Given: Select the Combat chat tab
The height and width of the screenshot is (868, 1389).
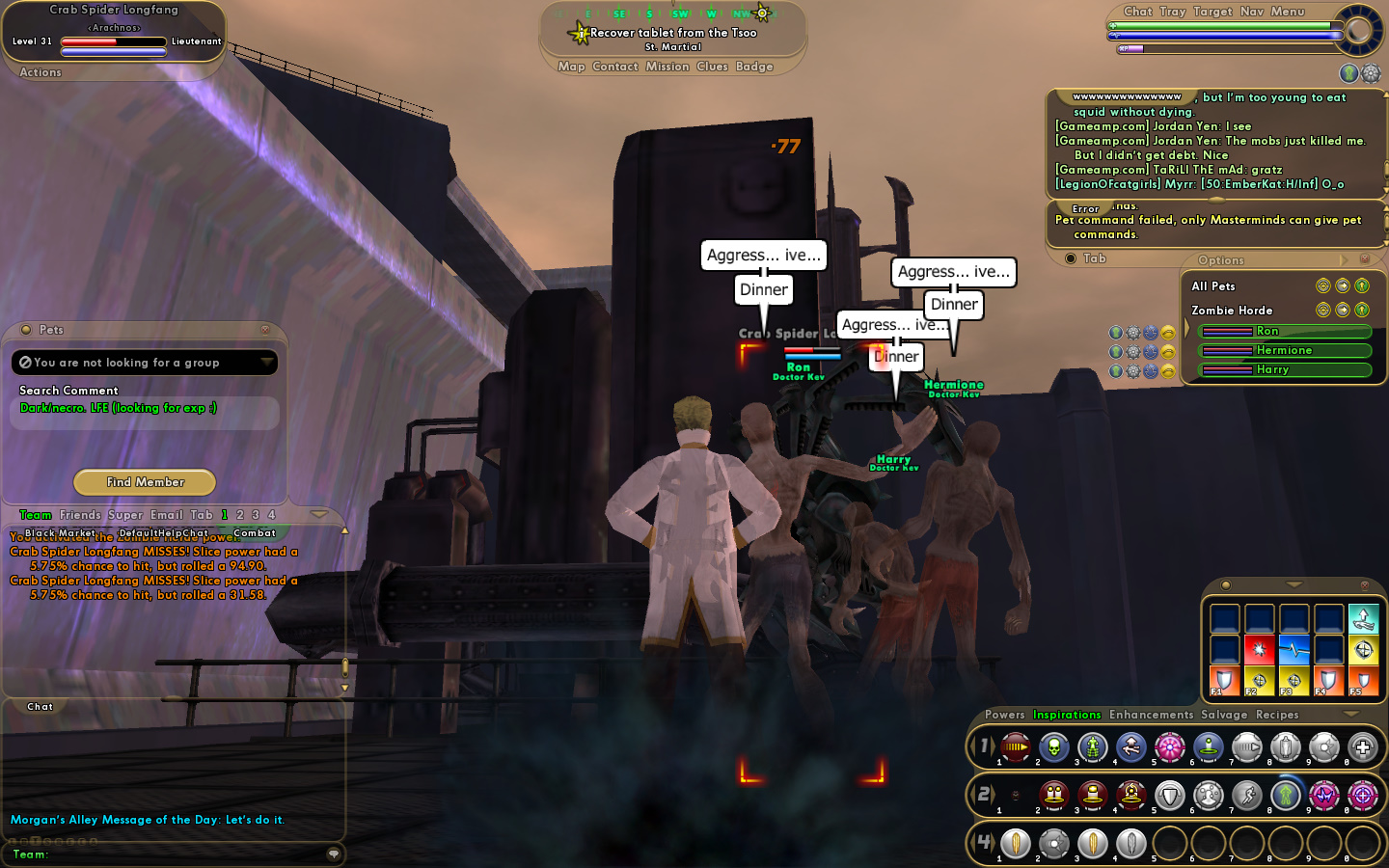Looking at the screenshot, I should click(x=255, y=533).
